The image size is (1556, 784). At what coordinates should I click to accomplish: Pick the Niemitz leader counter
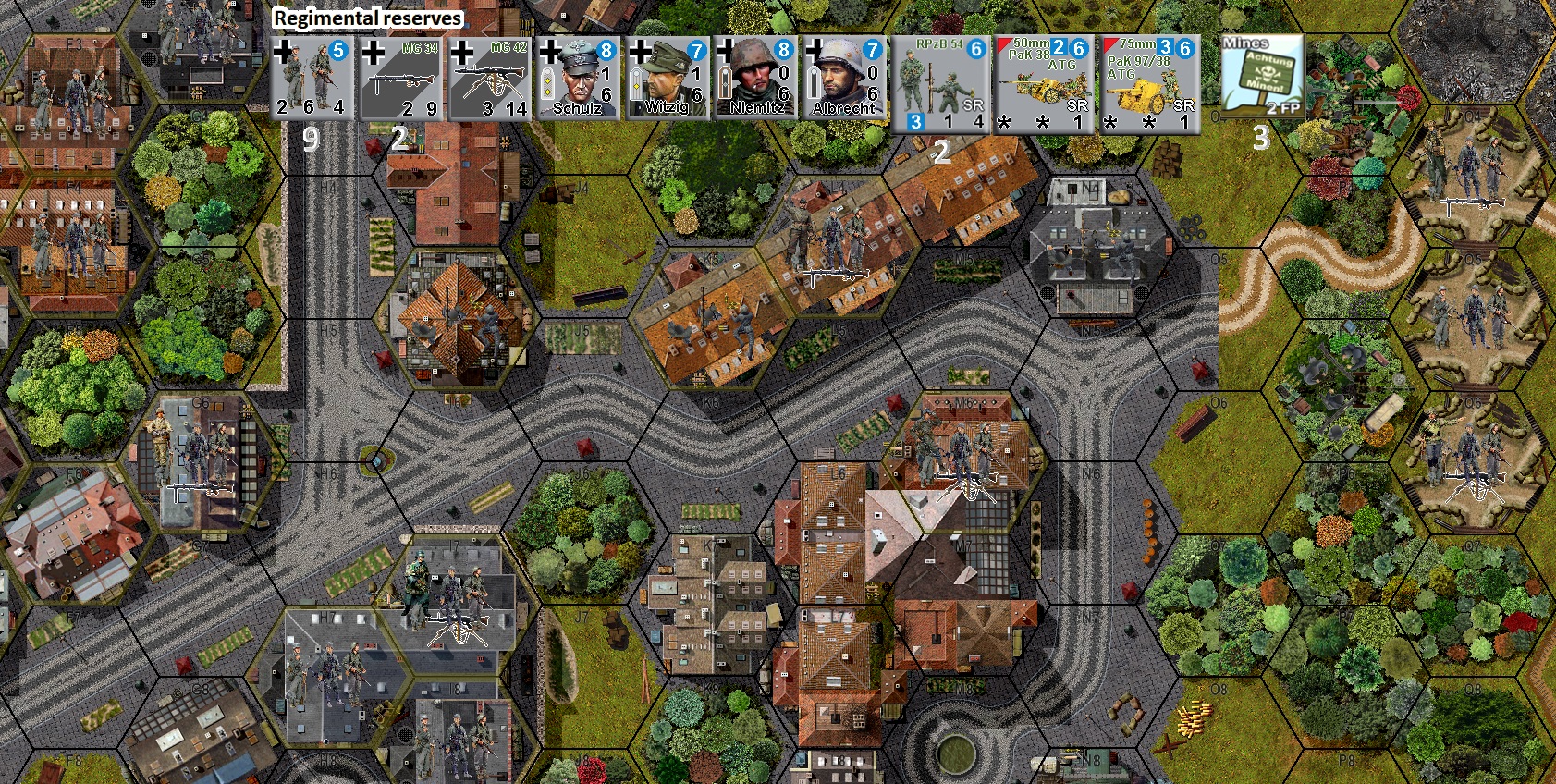755,79
